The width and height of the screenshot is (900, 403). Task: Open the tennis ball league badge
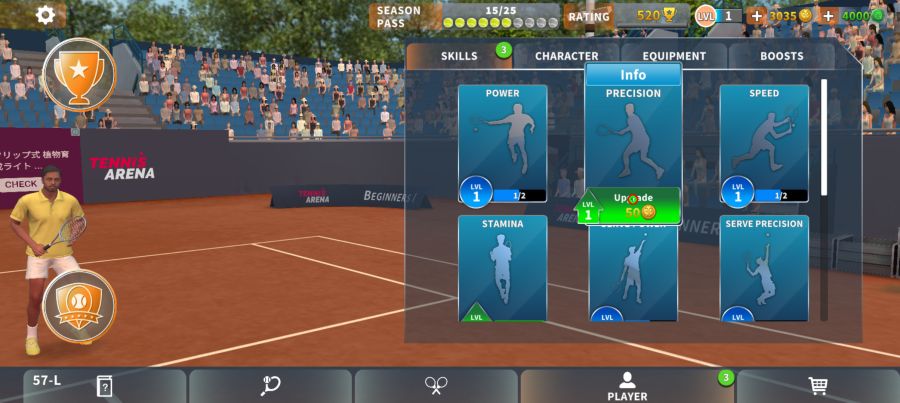(78, 304)
